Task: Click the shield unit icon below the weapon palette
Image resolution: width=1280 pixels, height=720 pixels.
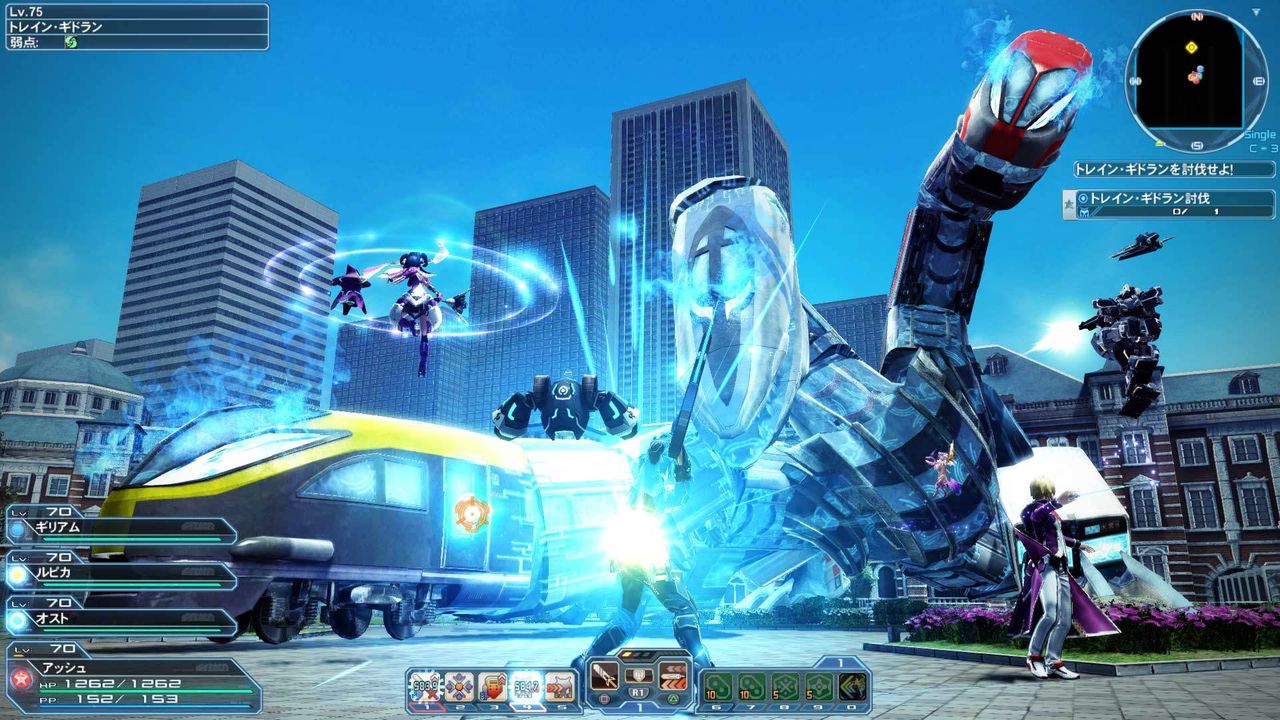Action: (637, 673)
